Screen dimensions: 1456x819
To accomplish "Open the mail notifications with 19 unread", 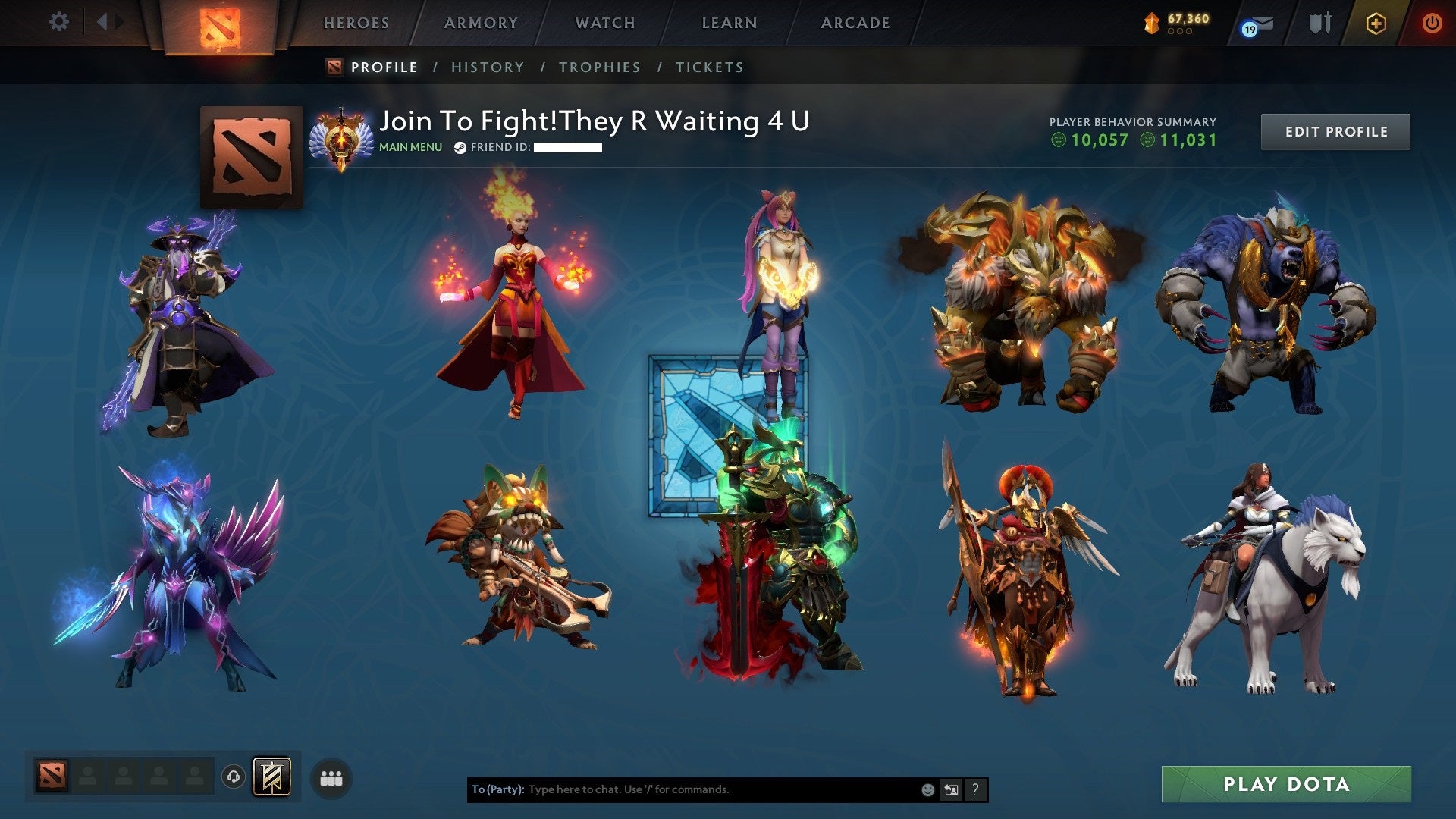I will click(1255, 25).
